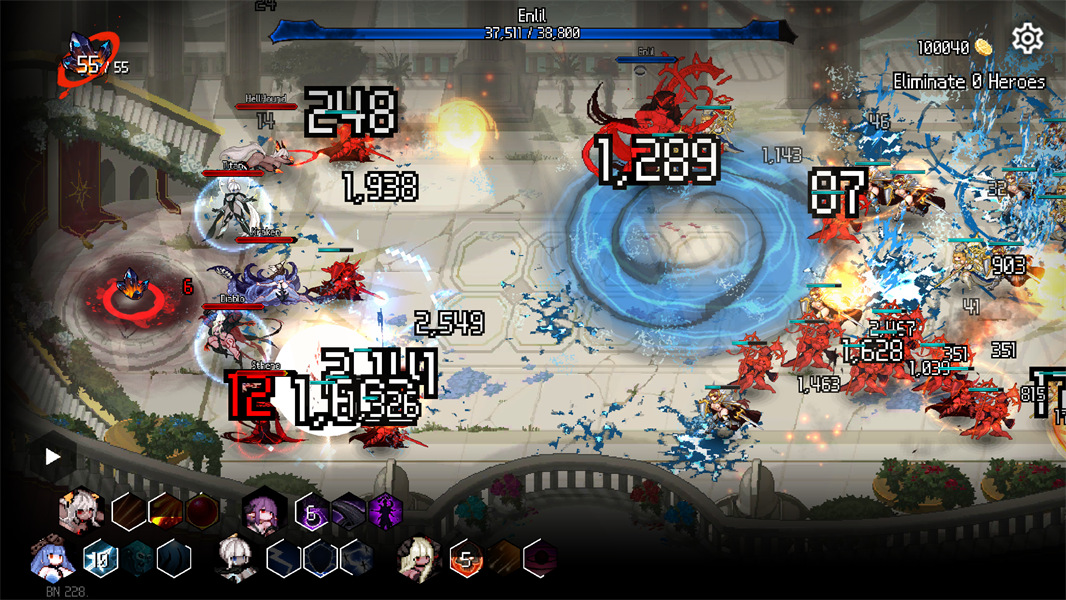Select the blonde red-horned hero portrait
The image size is (1066, 600).
coord(420,557)
